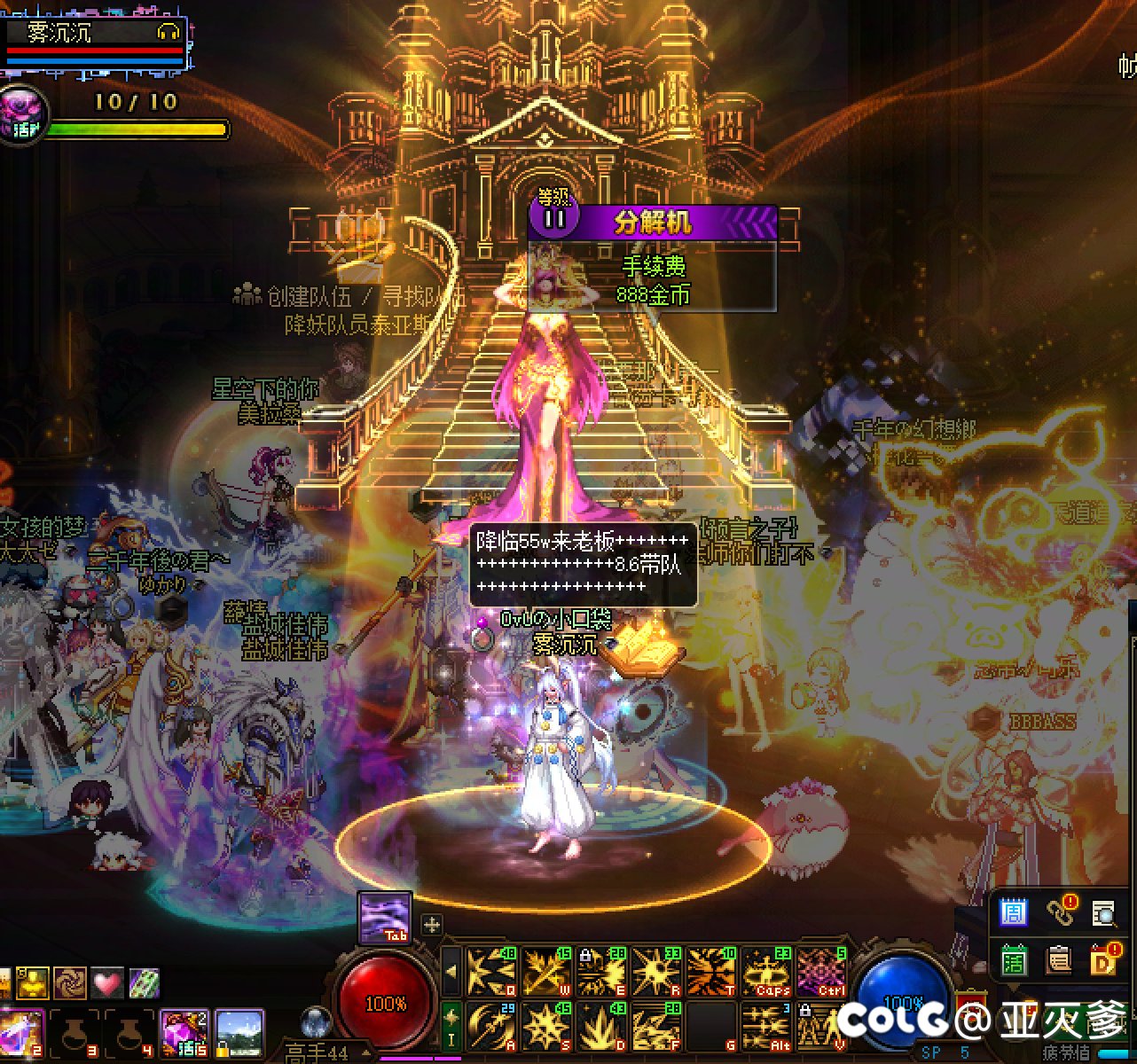The image size is (1137, 1064).
Task: Click the purple Tab skill icon
Action: coord(385,917)
